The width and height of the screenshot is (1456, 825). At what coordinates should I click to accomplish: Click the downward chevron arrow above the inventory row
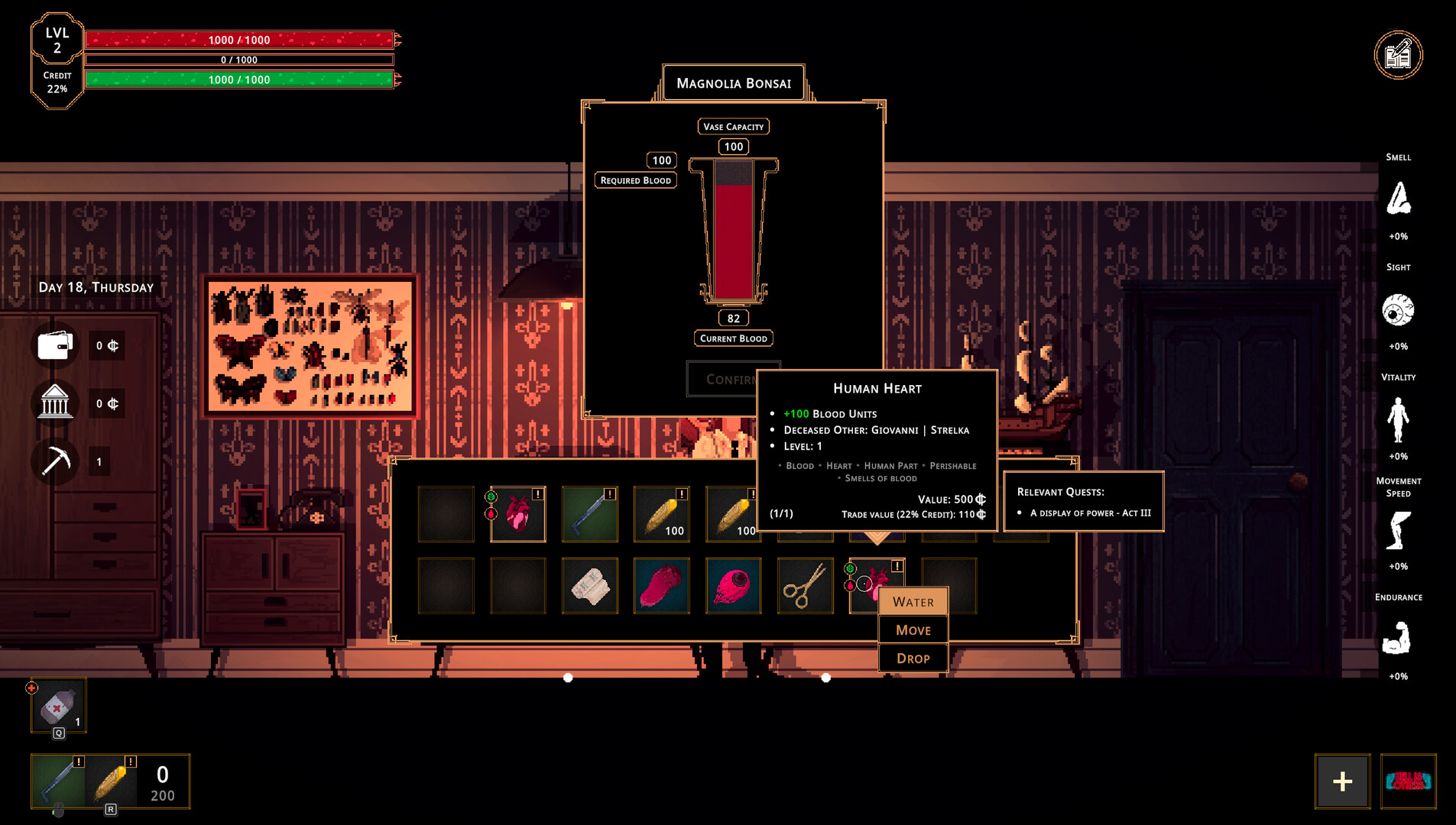[x=876, y=539]
